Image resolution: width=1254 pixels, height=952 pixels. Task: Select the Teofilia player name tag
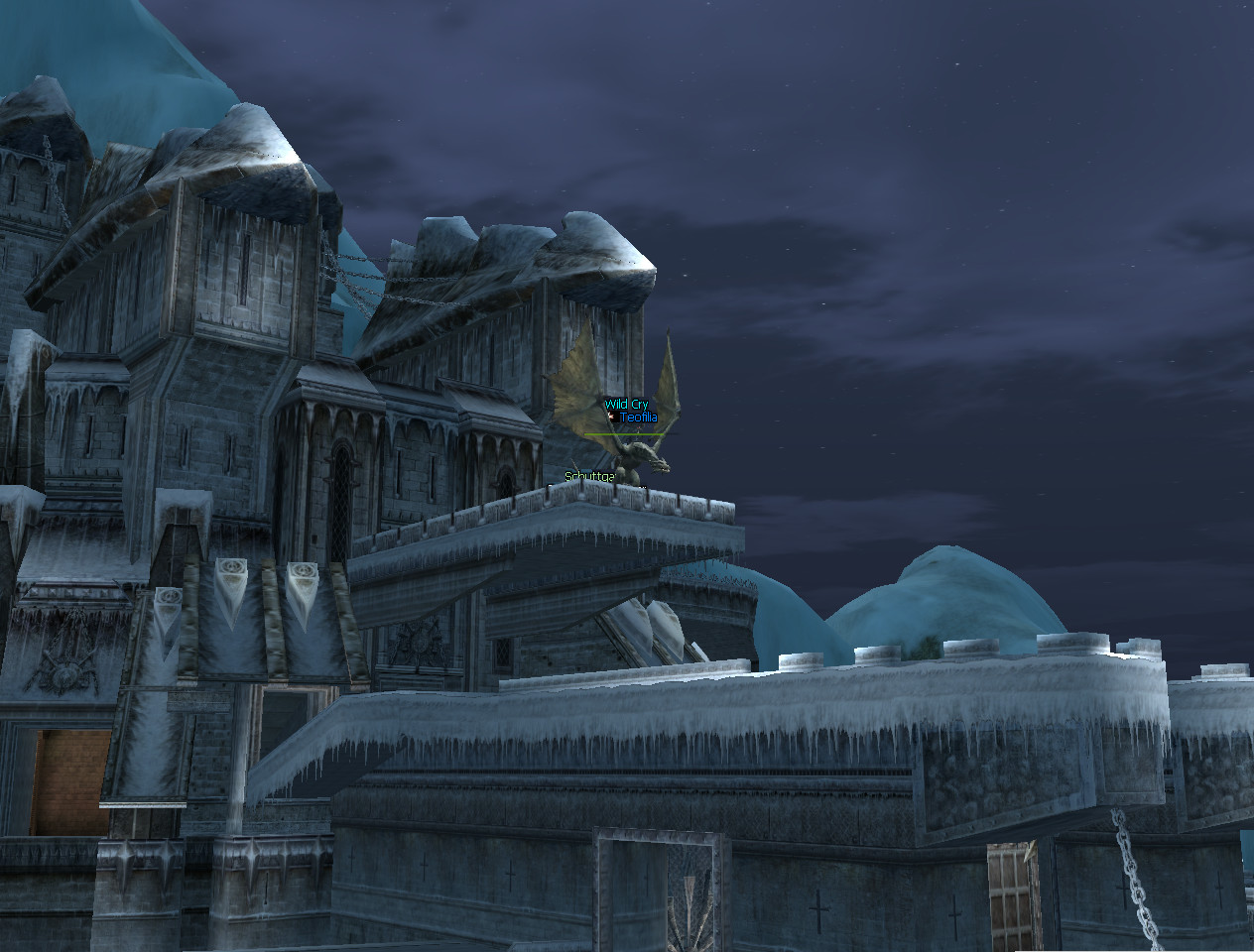(638, 418)
